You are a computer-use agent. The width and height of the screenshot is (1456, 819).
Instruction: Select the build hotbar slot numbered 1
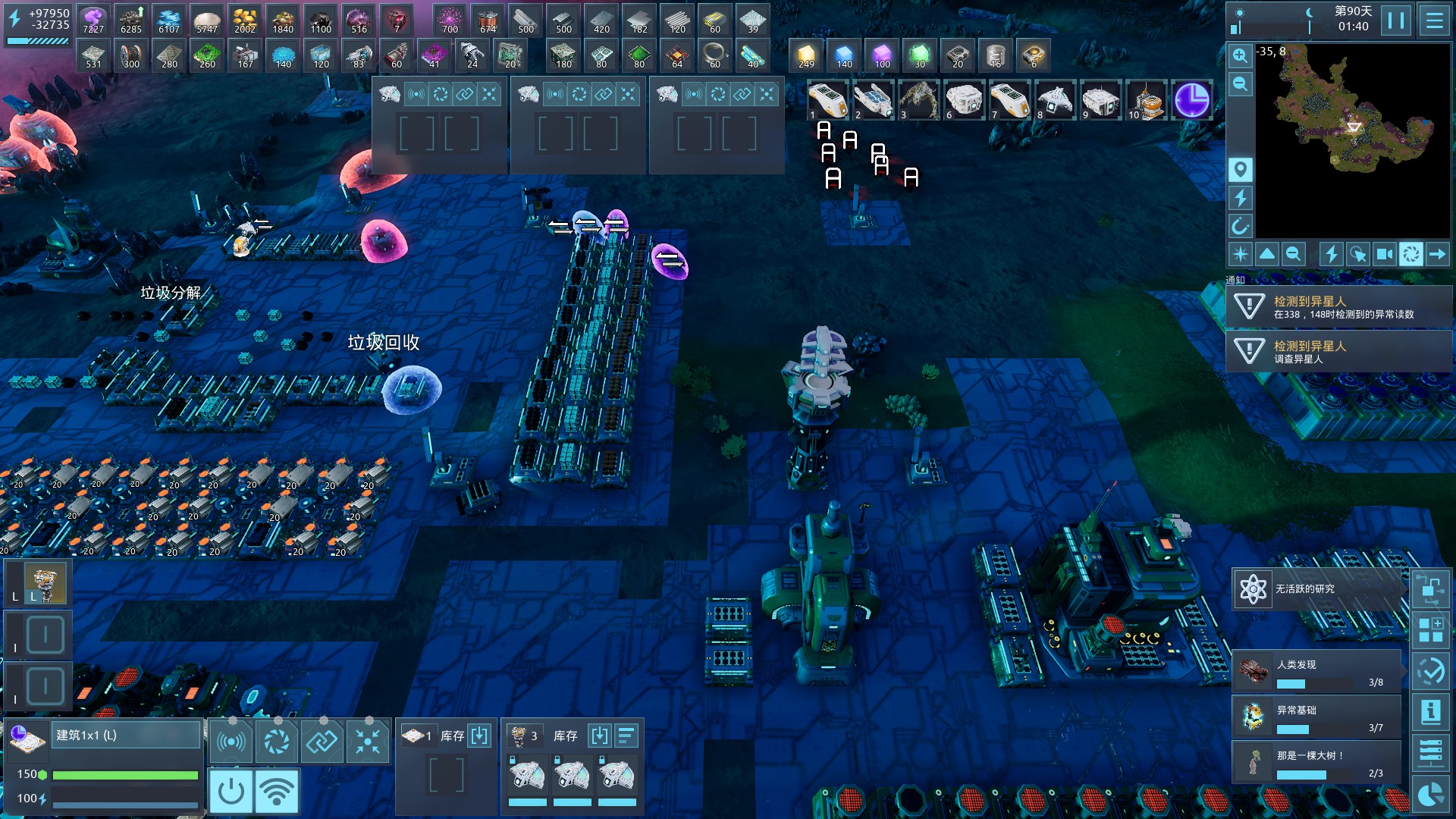coord(827,100)
